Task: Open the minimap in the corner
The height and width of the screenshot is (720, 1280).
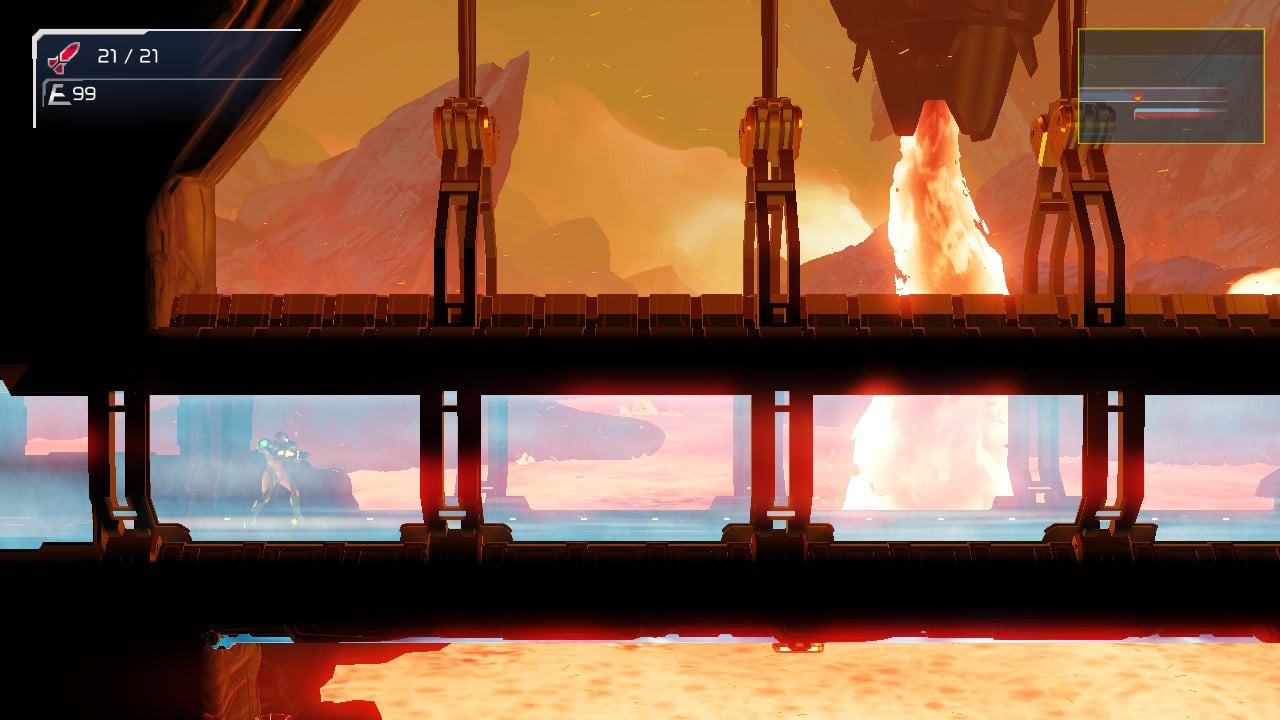Action: click(x=1170, y=86)
